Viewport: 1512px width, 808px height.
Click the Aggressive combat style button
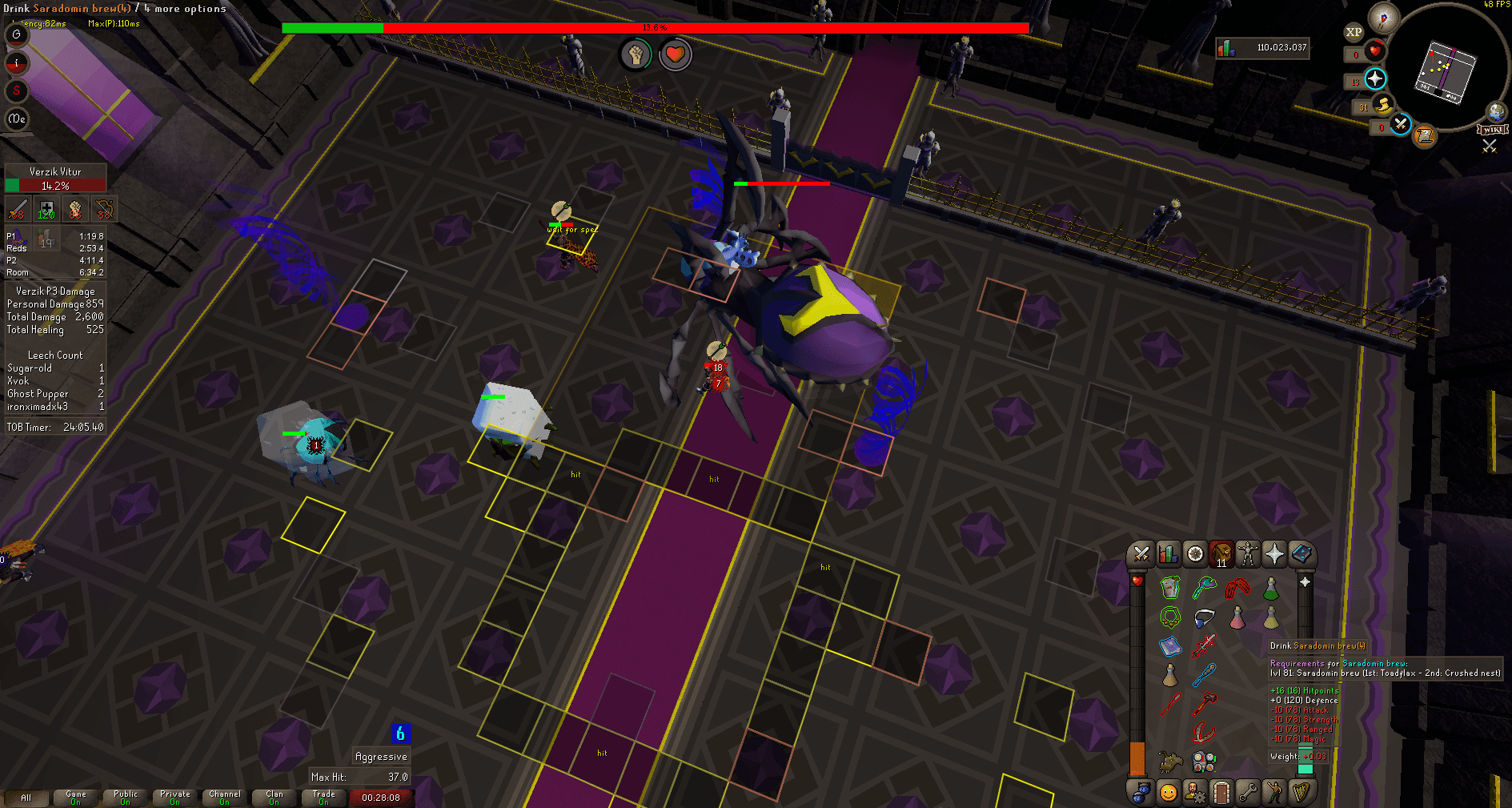[x=381, y=756]
